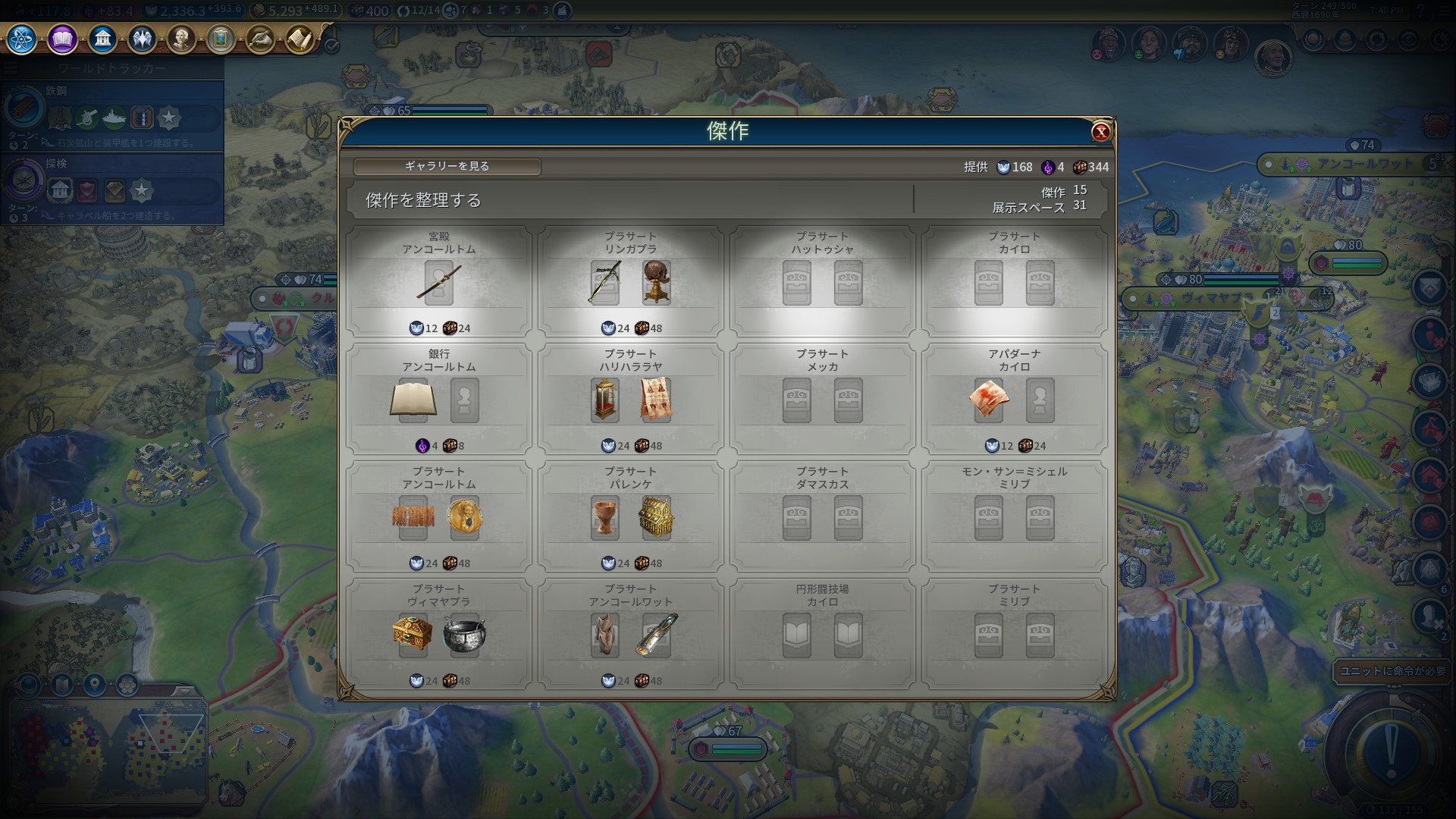Open the great people bust icon
Screen dimensions: 1456x819
click(181, 39)
